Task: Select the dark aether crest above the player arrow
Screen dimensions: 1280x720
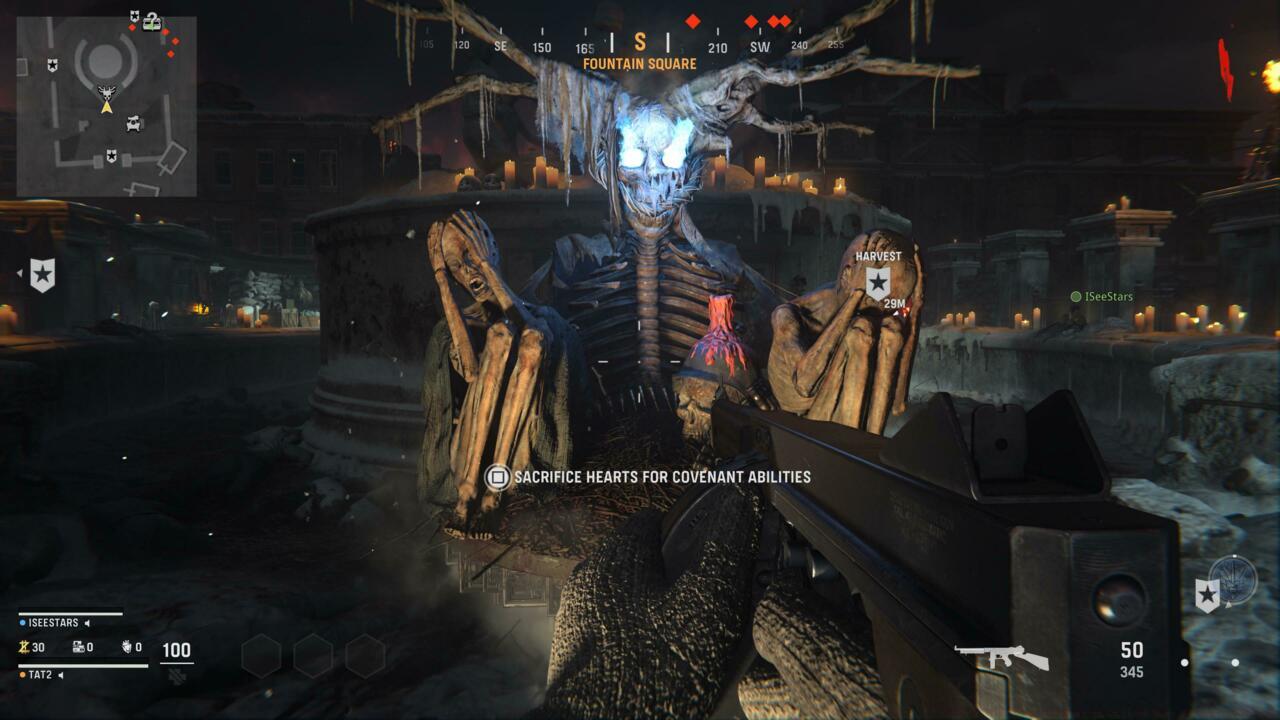Action: tap(107, 92)
